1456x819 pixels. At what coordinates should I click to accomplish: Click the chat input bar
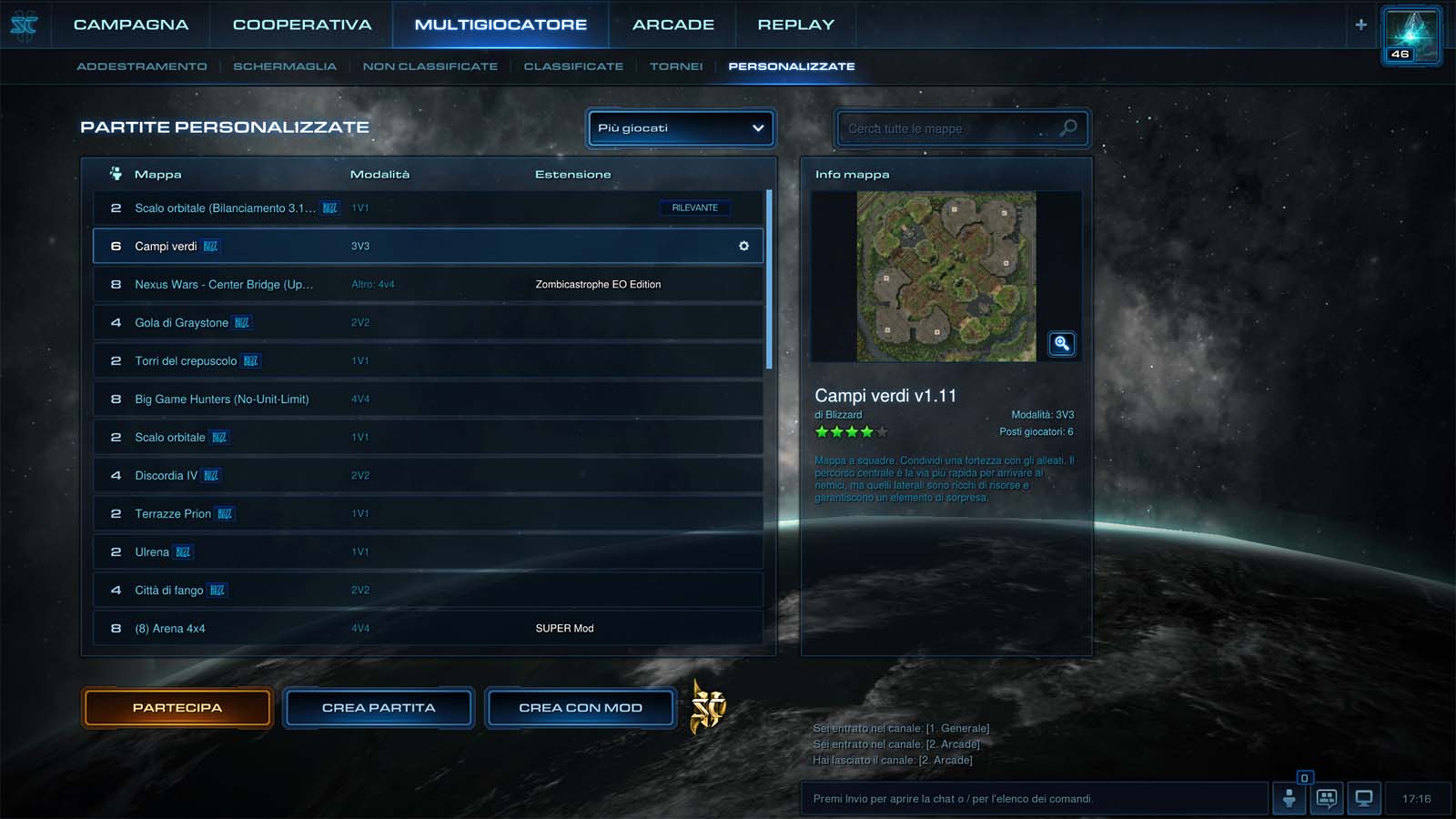pos(1033,799)
